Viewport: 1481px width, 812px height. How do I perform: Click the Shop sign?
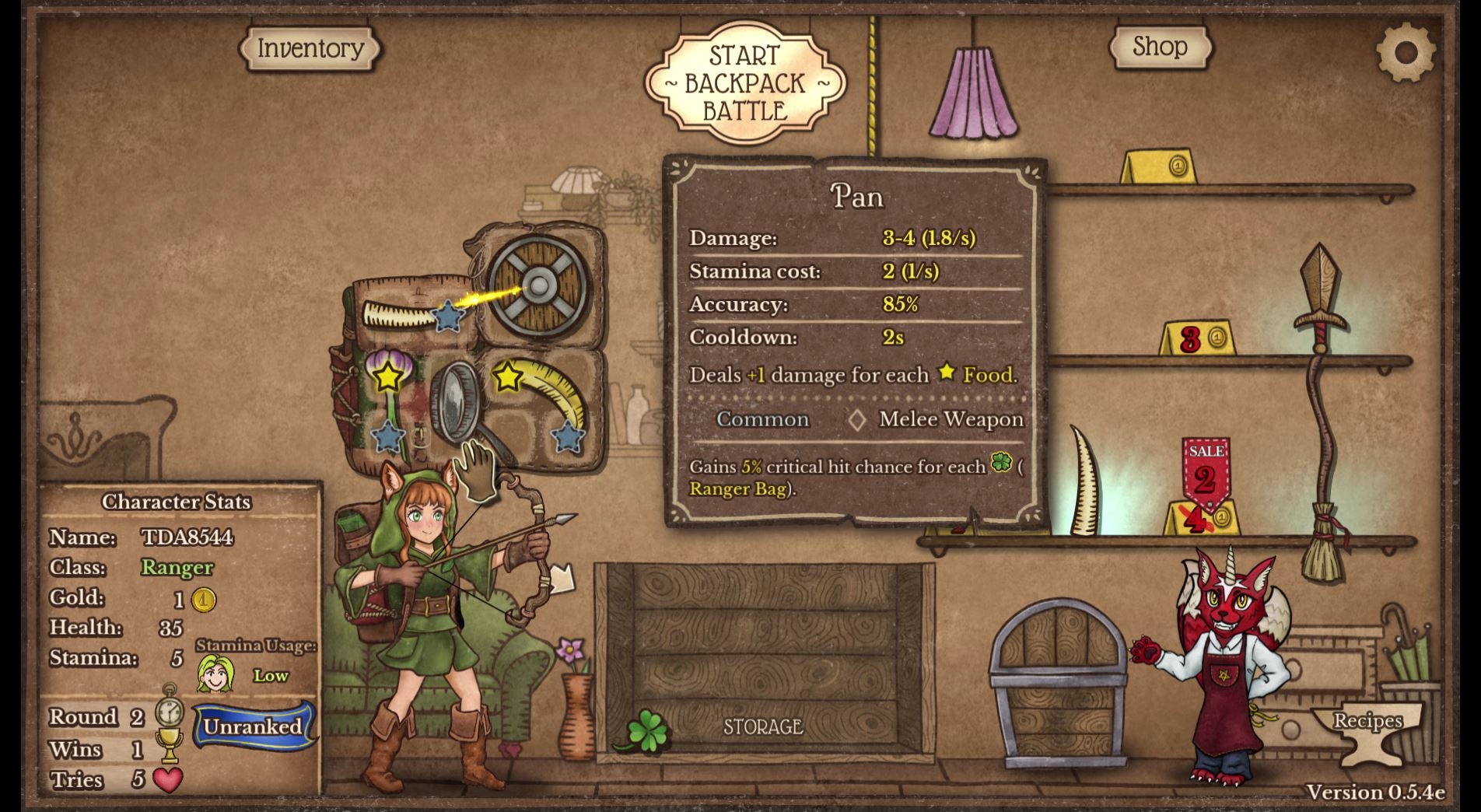pos(1159,47)
